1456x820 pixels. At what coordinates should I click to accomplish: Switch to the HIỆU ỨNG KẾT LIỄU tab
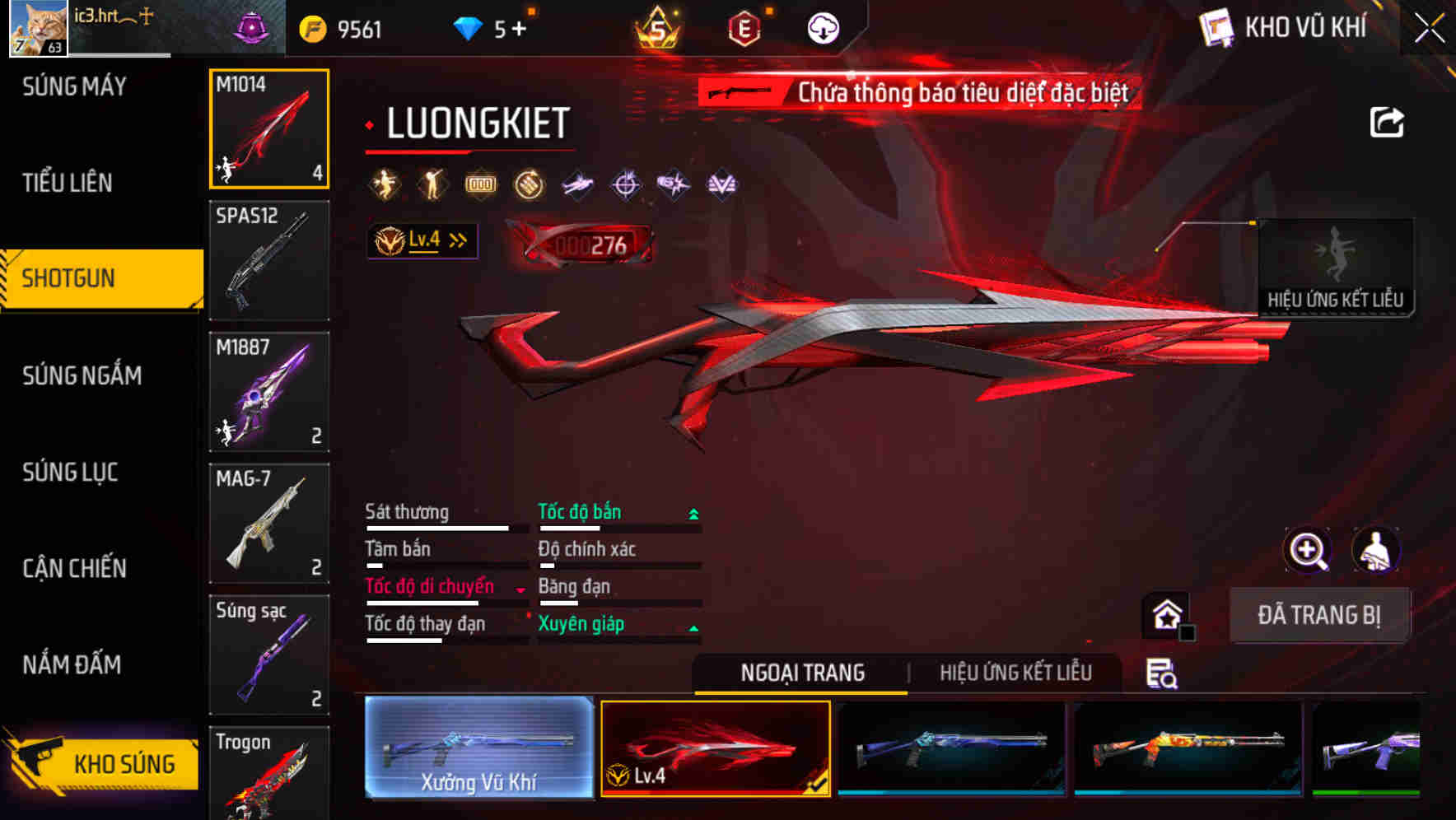coord(1015,673)
